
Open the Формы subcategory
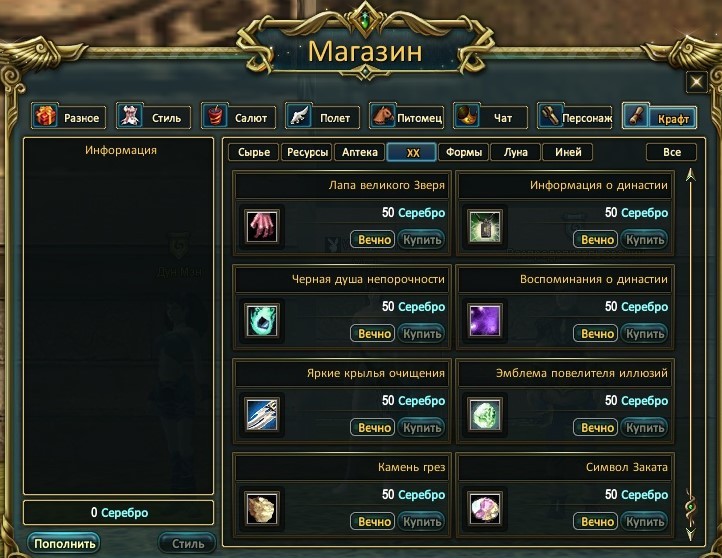465,153
